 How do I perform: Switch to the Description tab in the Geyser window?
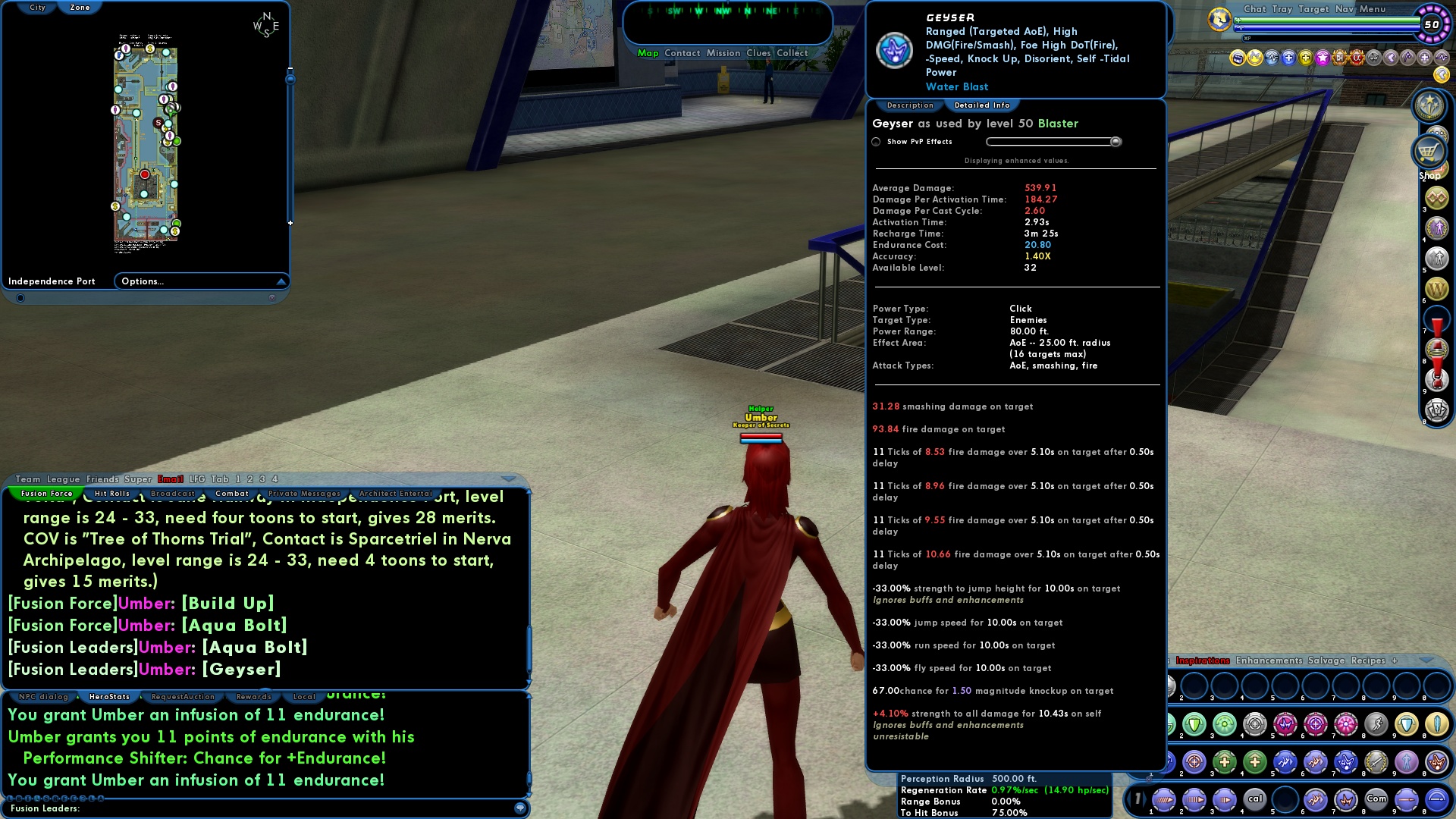tap(909, 105)
